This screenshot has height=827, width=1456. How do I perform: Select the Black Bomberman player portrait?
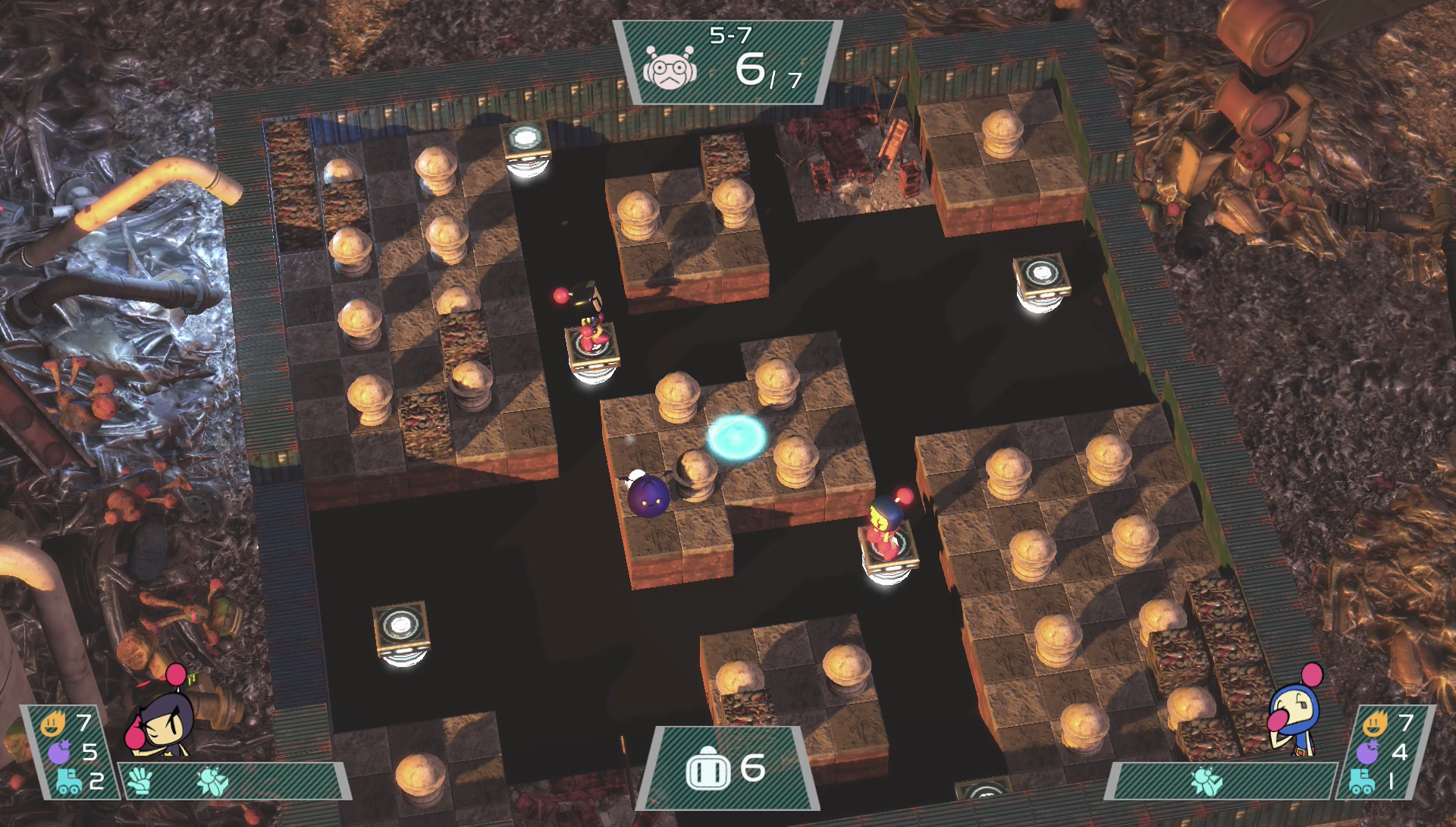[161, 719]
